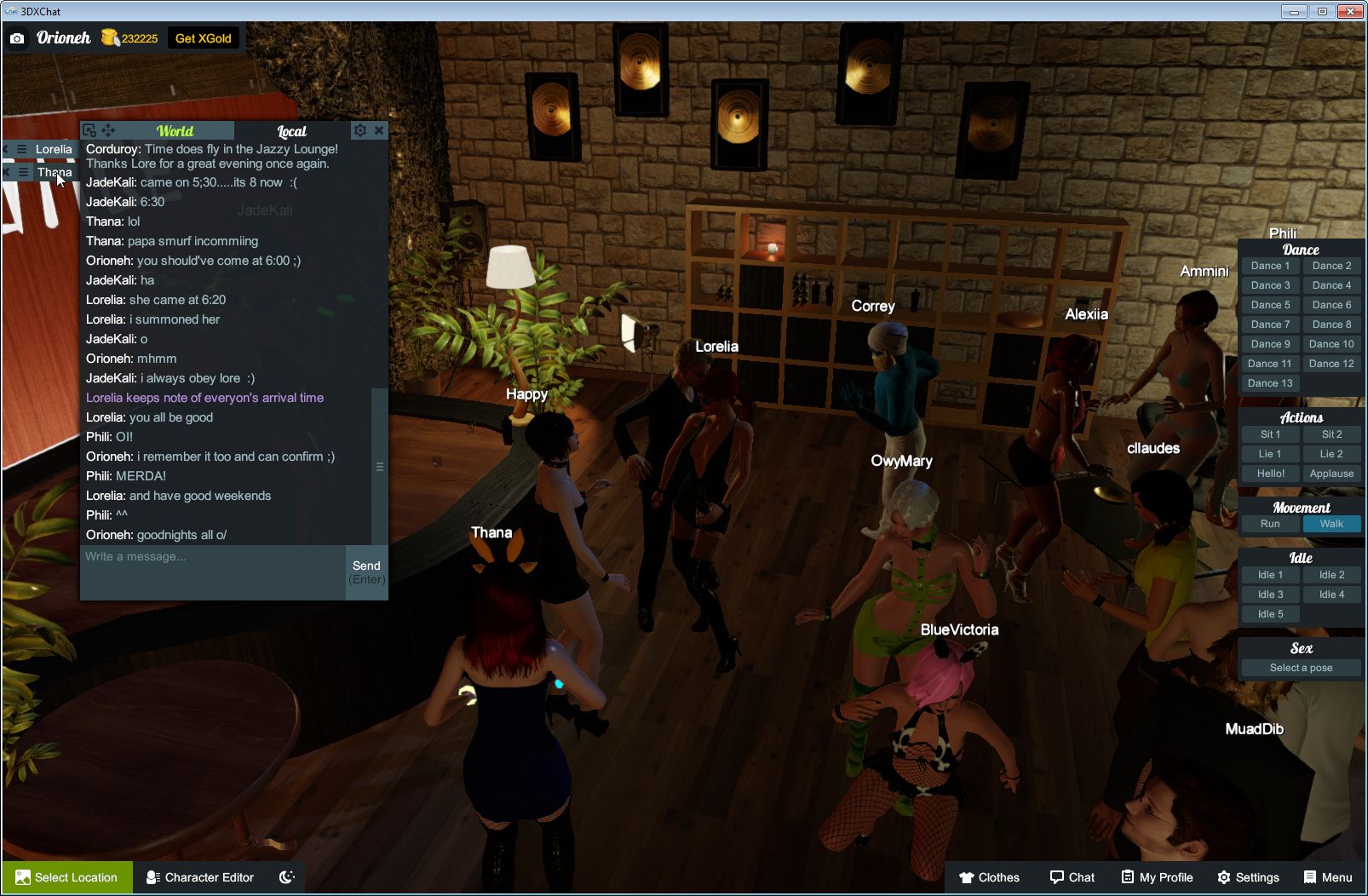Image resolution: width=1368 pixels, height=896 pixels.
Task: Collapse the Thana chat tab with its arrow
Action: [7, 171]
